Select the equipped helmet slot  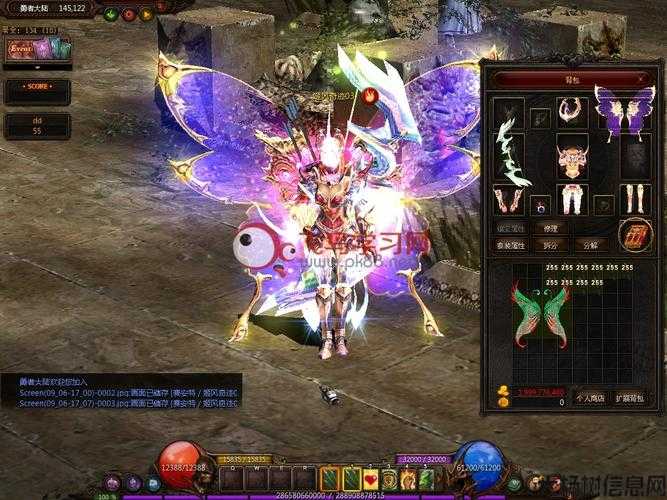click(x=509, y=111)
